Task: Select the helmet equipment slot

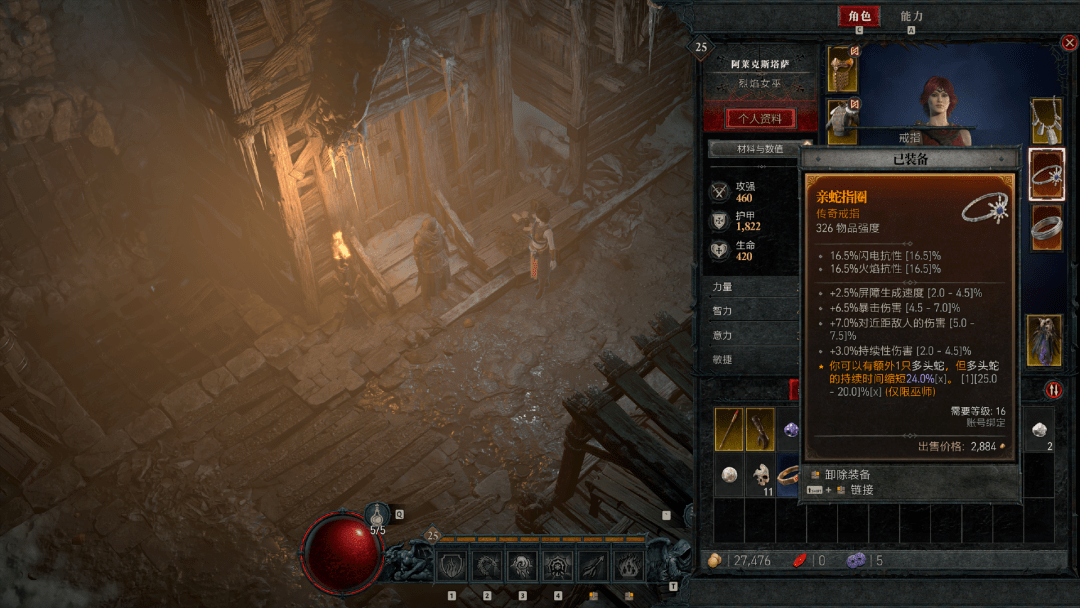Action: [x=841, y=65]
